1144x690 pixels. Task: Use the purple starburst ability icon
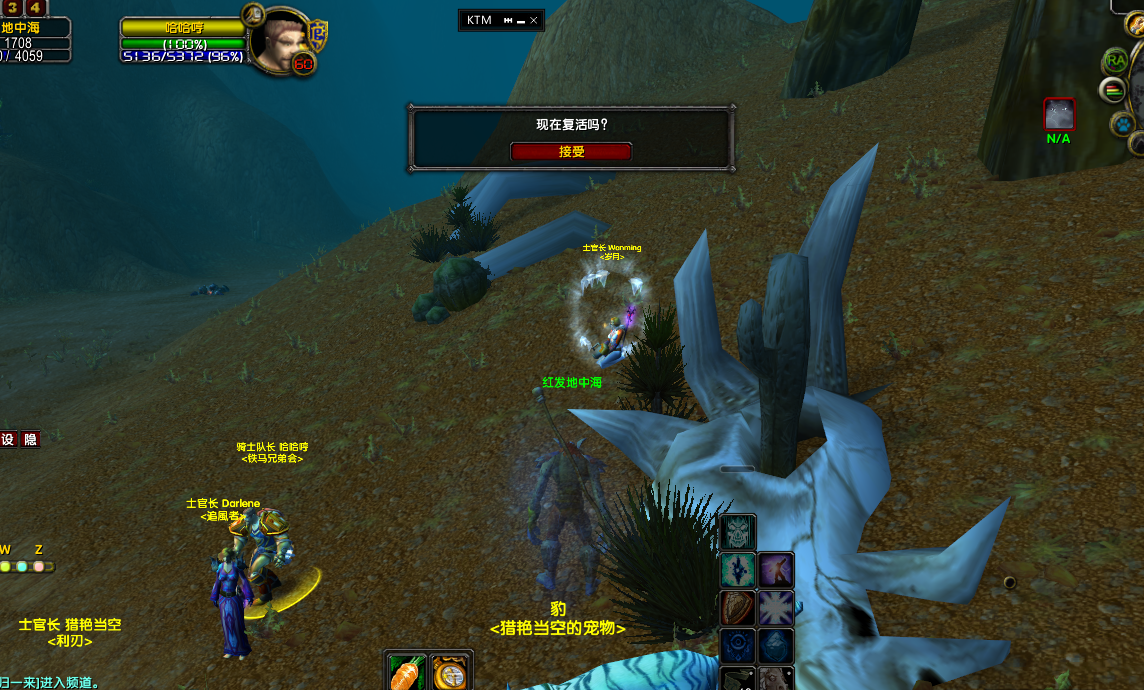[x=776, y=608]
